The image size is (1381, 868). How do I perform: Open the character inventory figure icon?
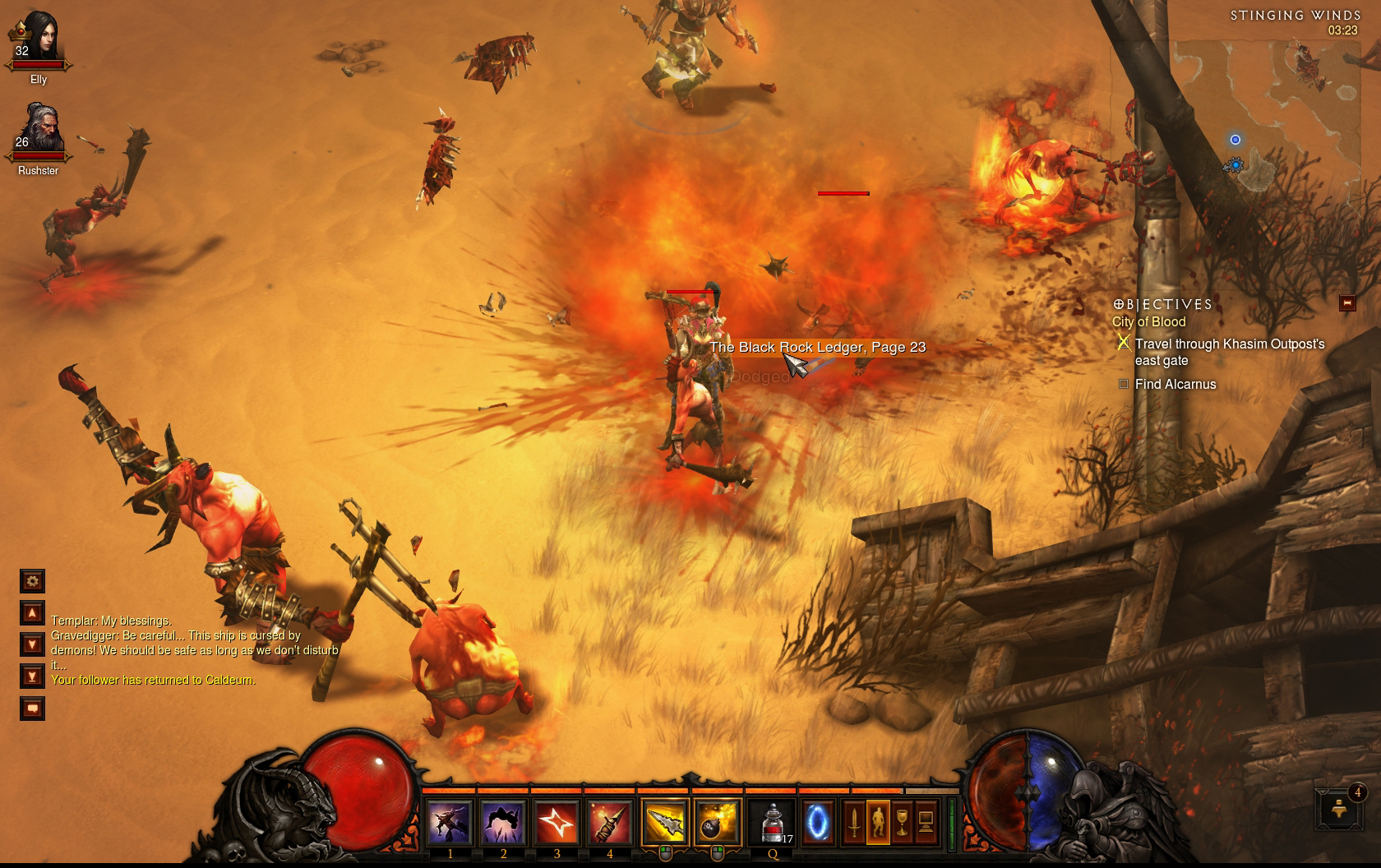[878, 821]
